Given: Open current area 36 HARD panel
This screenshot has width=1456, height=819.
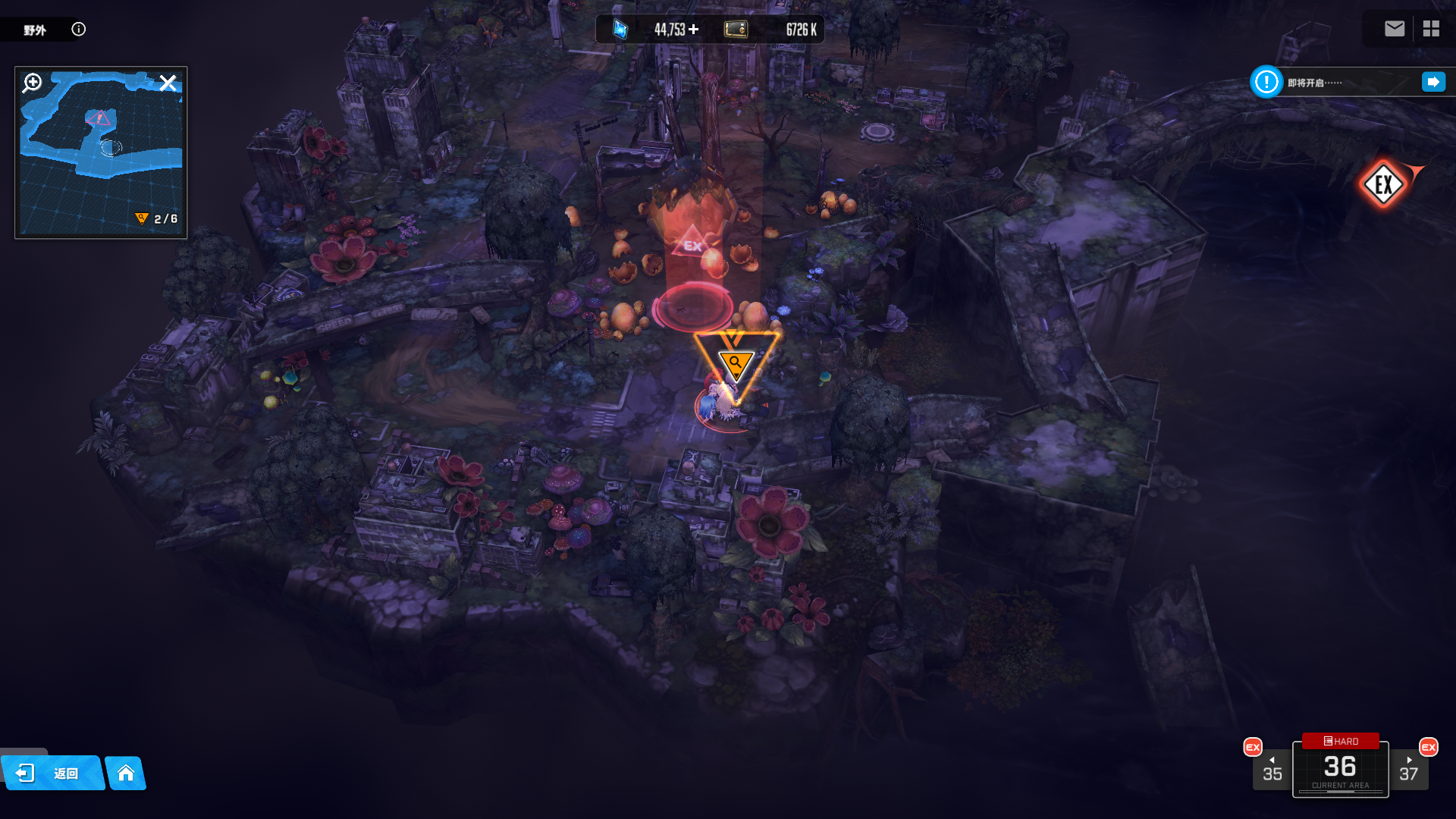Looking at the screenshot, I should tap(1340, 767).
